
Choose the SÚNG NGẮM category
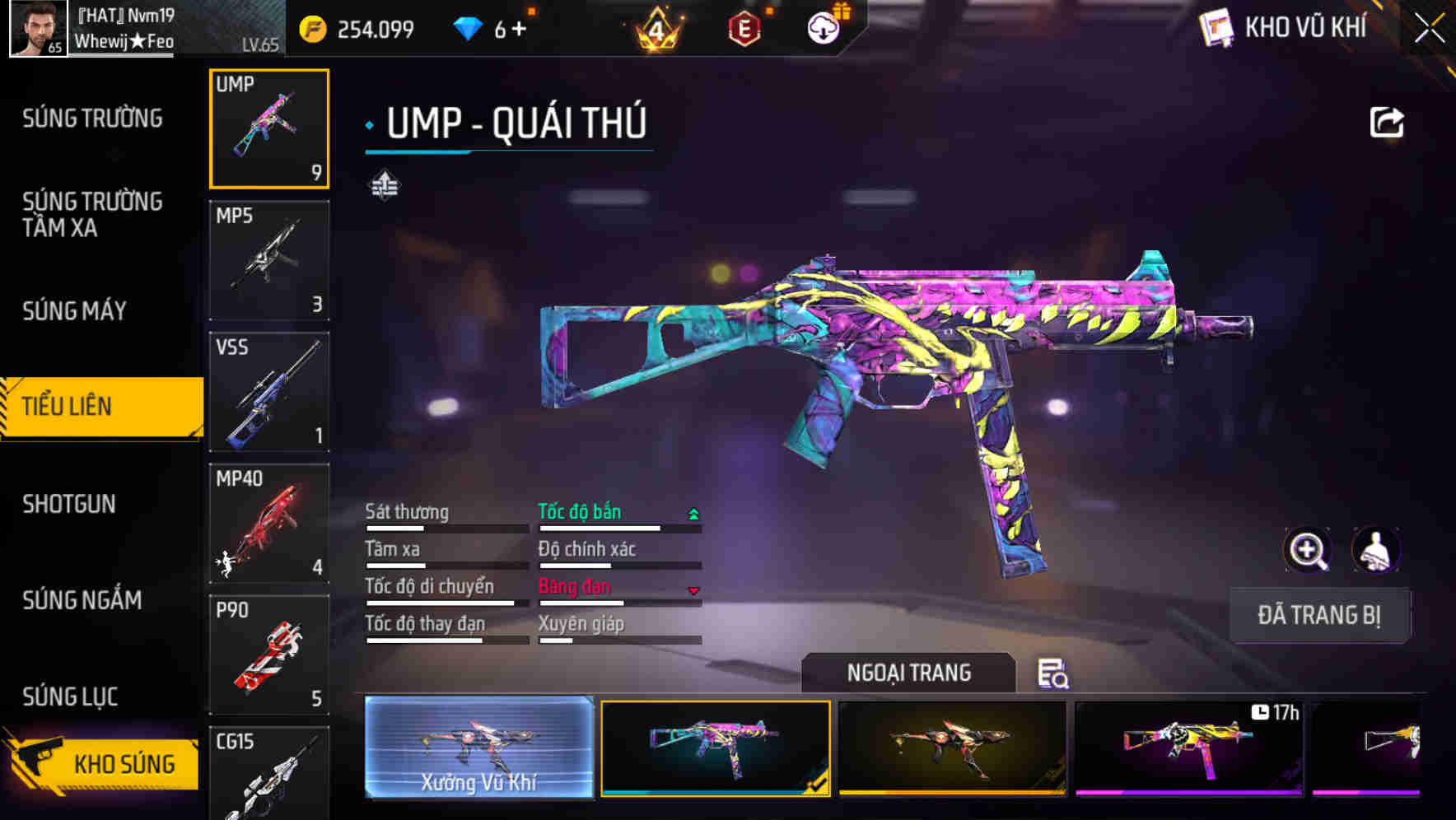coord(82,600)
